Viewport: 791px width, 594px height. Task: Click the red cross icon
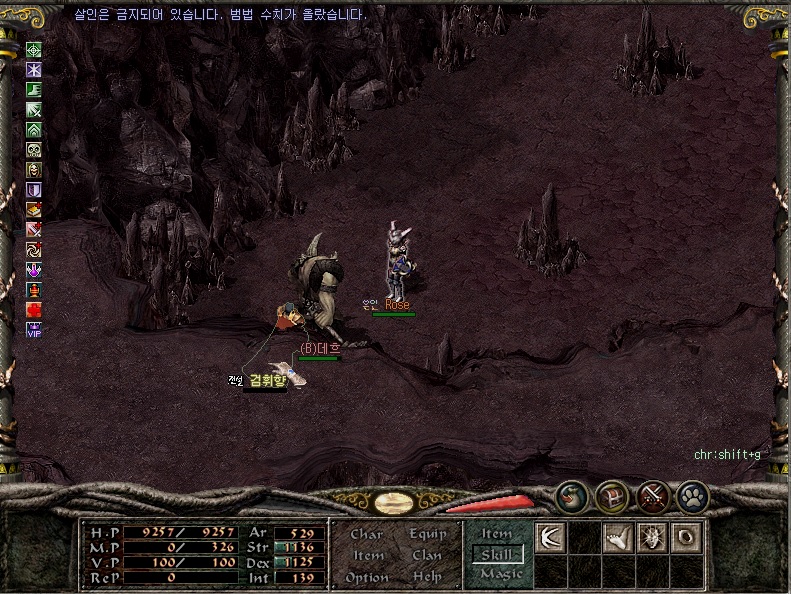(x=34, y=310)
